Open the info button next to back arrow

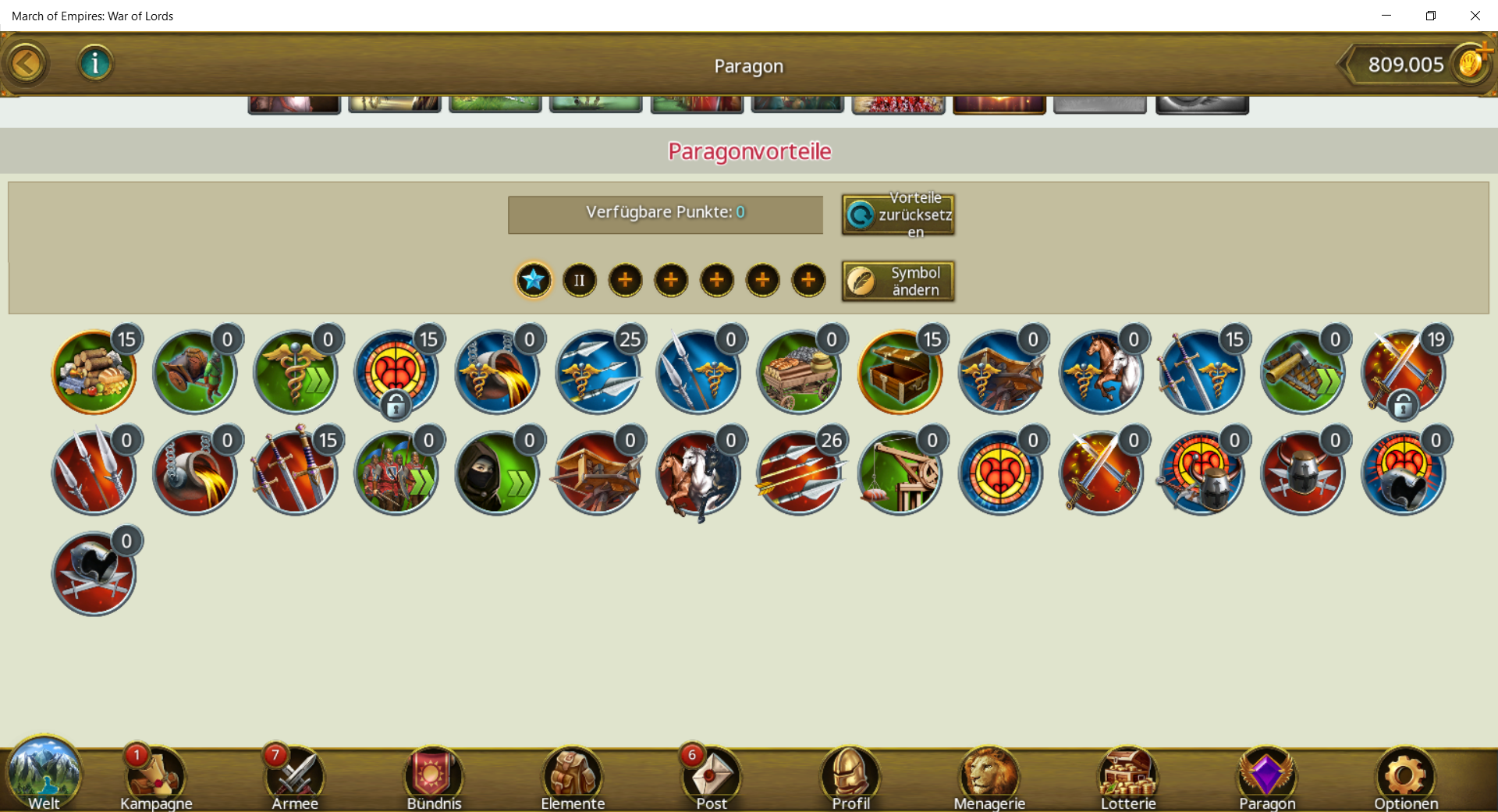point(95,63)
